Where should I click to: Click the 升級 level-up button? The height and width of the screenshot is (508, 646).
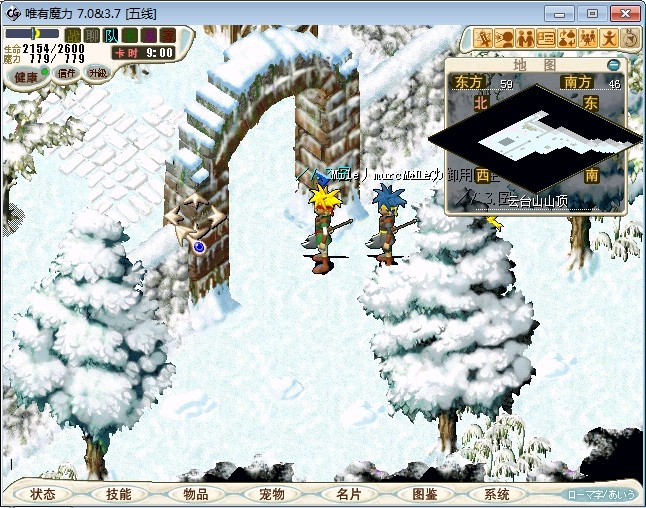[98, 73]
